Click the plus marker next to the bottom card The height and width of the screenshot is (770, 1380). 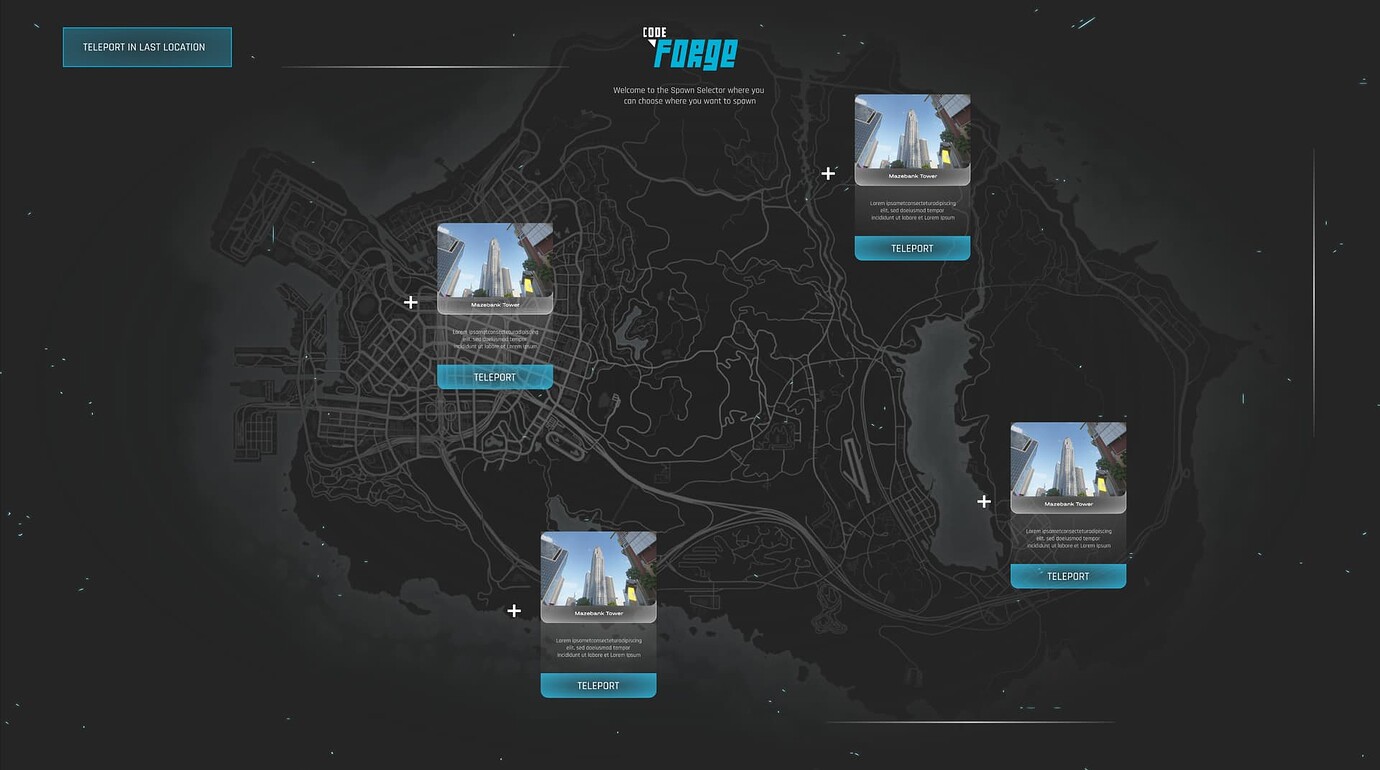point(513,610)
